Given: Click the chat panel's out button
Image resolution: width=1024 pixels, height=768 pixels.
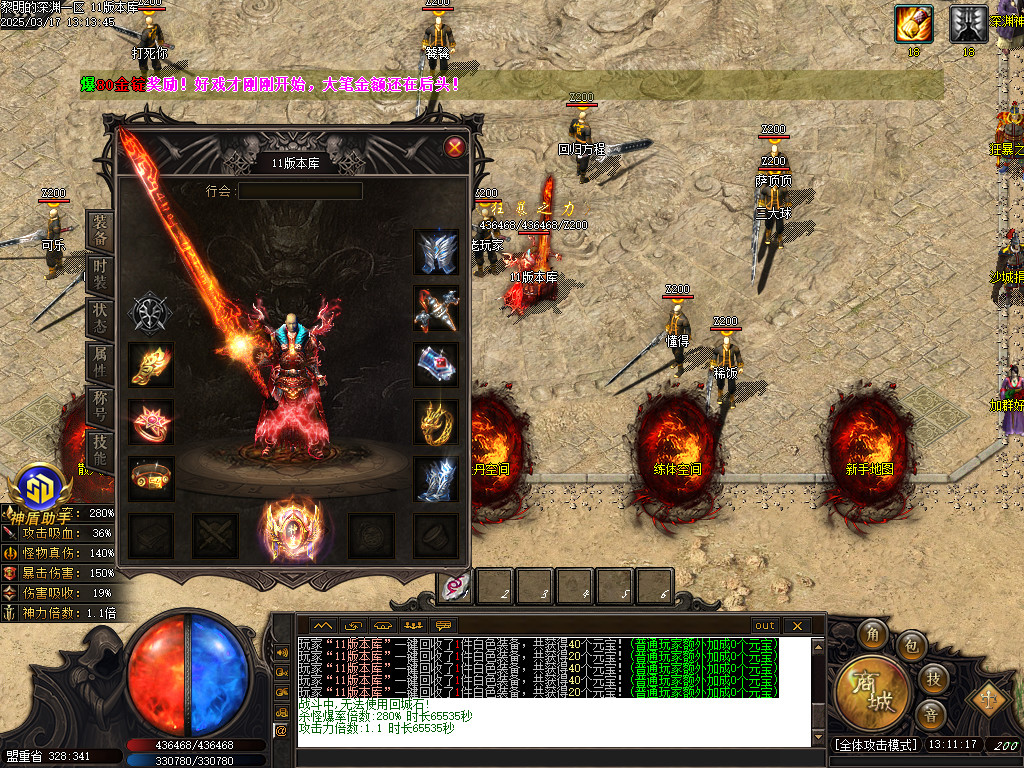Looking at the screenshot, I should (x=764, y=626).
